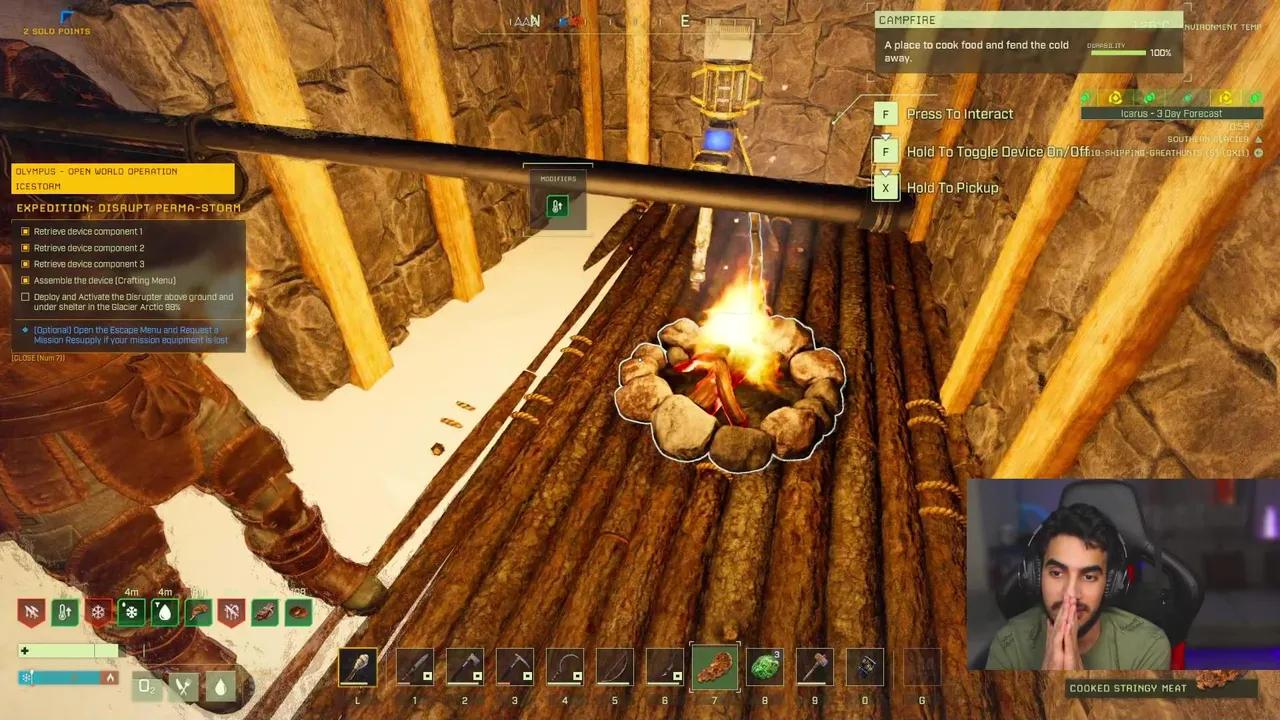Viewport: 1280px width, 720px height.
Task: Click the chevron on the temperature bar
Action: [110, 678]
